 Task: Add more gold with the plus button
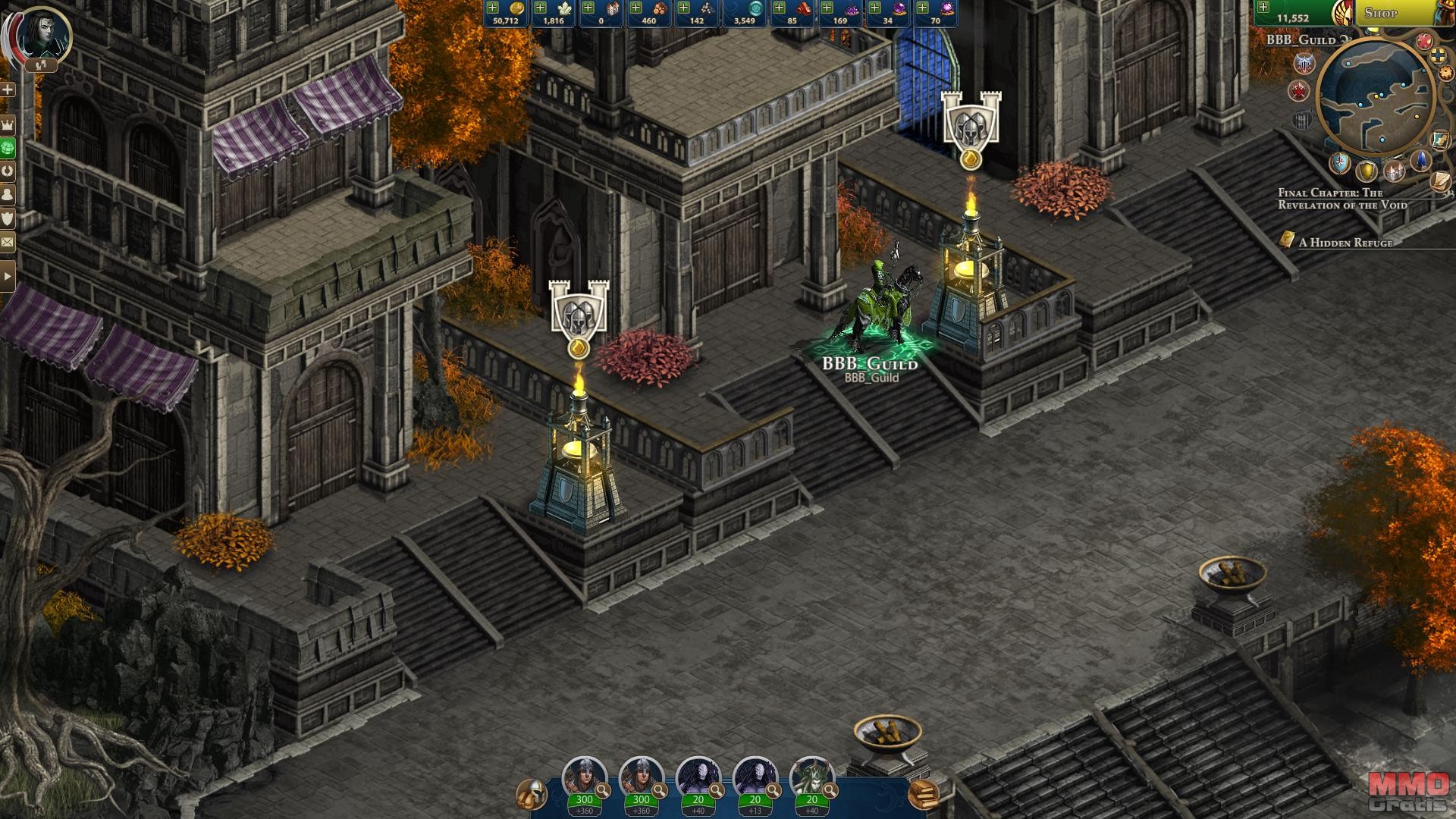493,8
